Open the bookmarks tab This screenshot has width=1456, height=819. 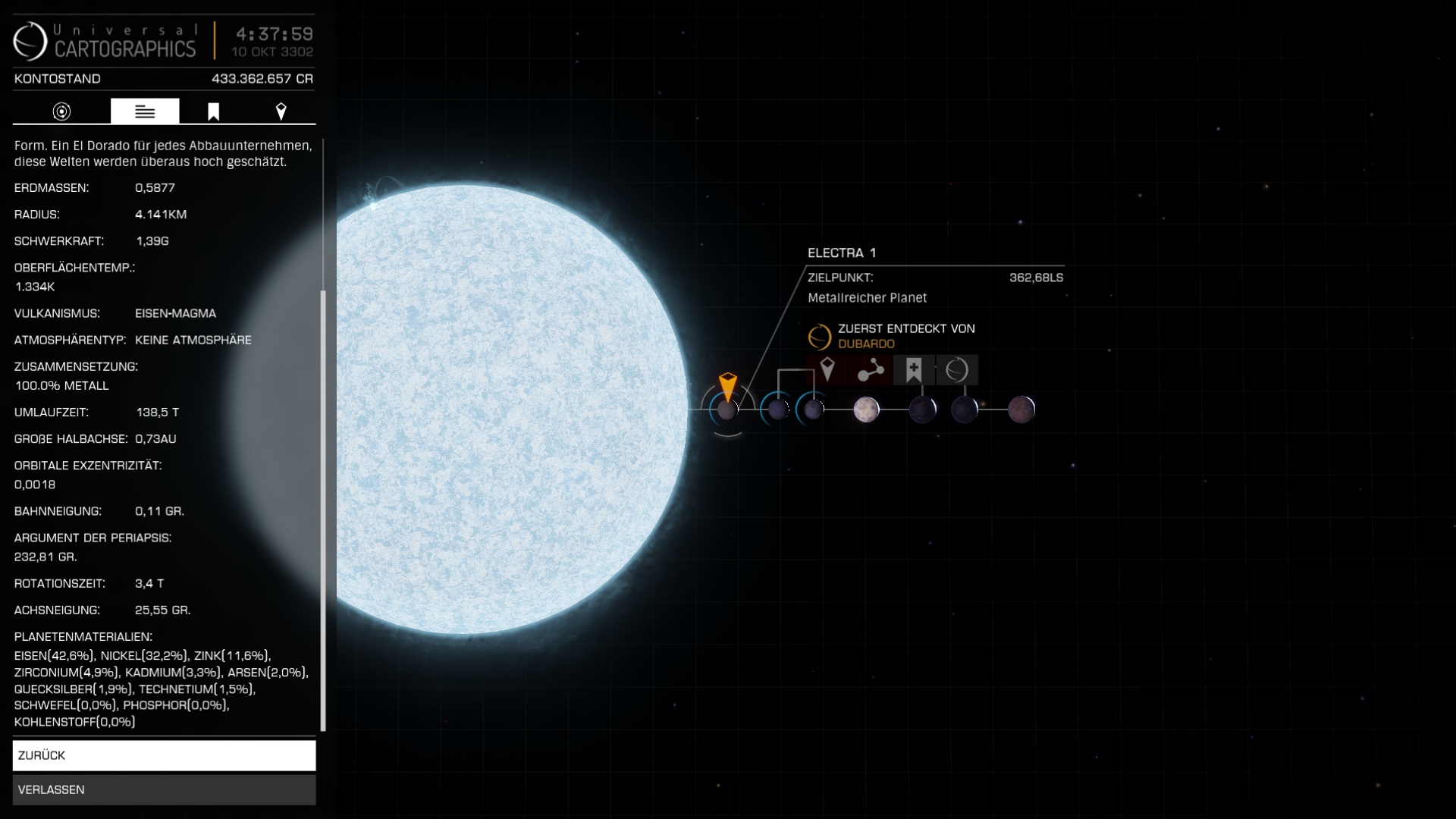214,111
